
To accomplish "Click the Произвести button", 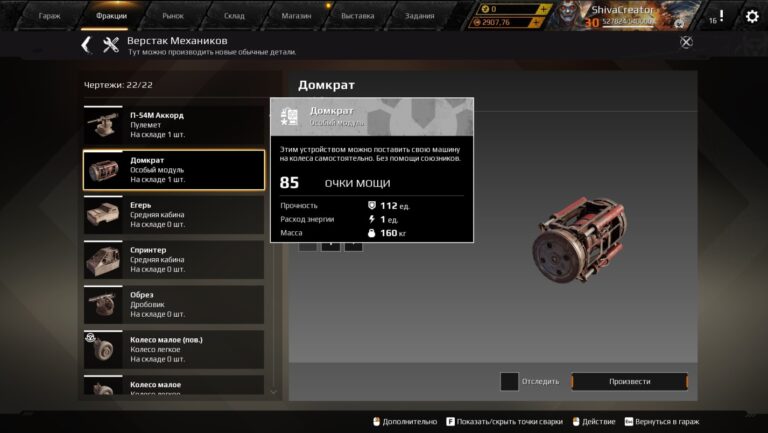I will 629,381.
